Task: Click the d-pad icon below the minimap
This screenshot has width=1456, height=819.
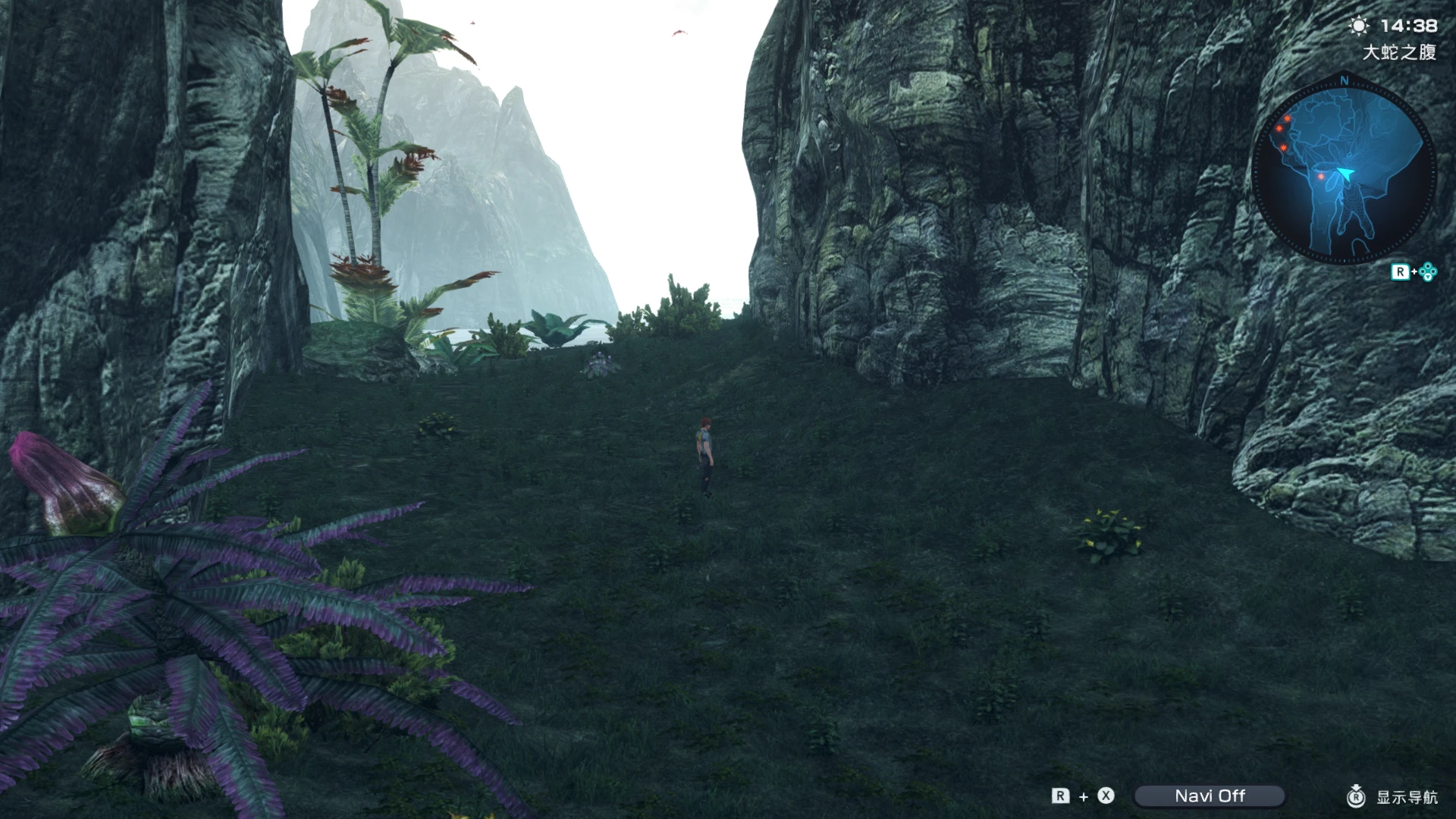Action: (1427, 271)
